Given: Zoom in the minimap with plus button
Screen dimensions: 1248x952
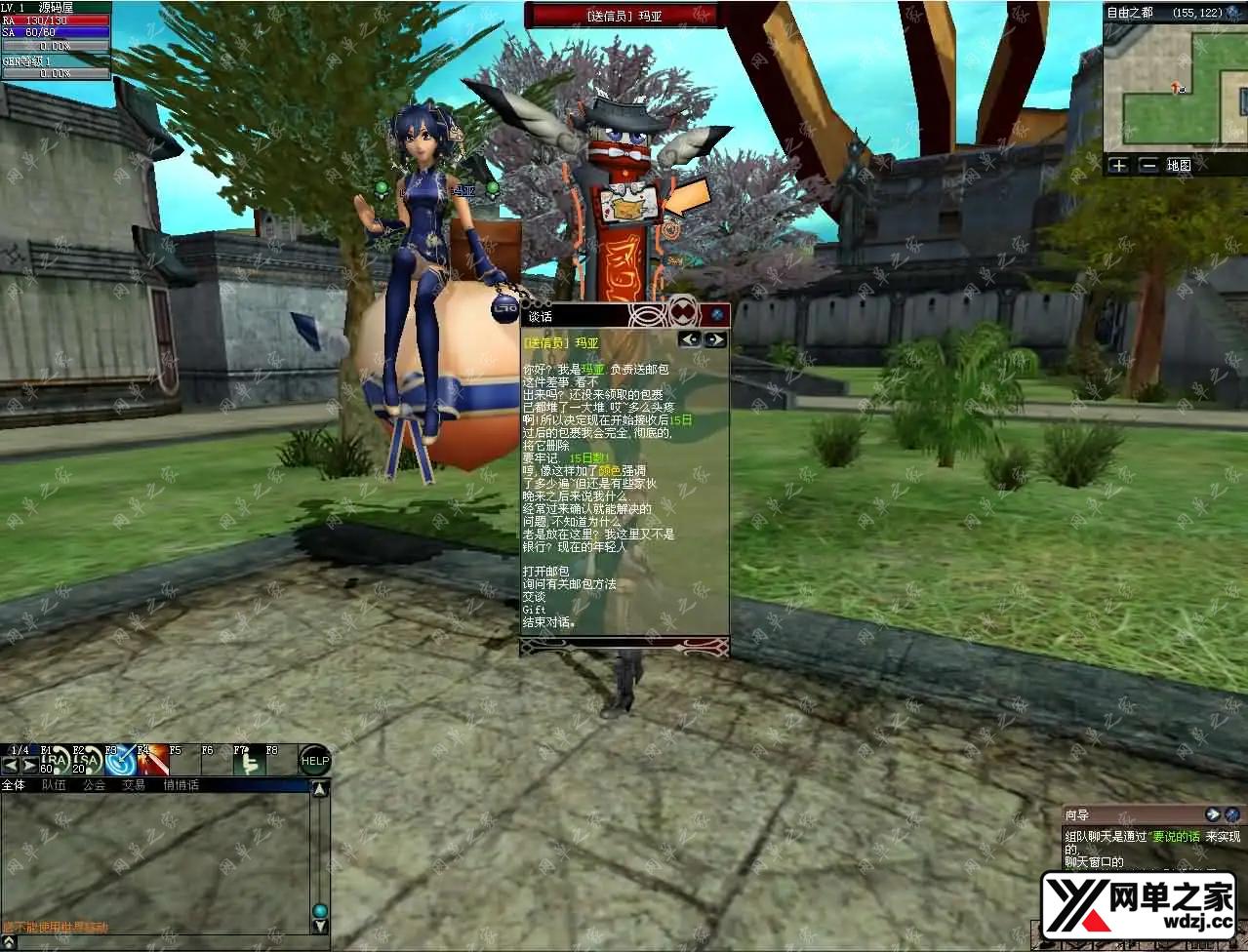Looking at the screenshot, I should pos(1118,165).
